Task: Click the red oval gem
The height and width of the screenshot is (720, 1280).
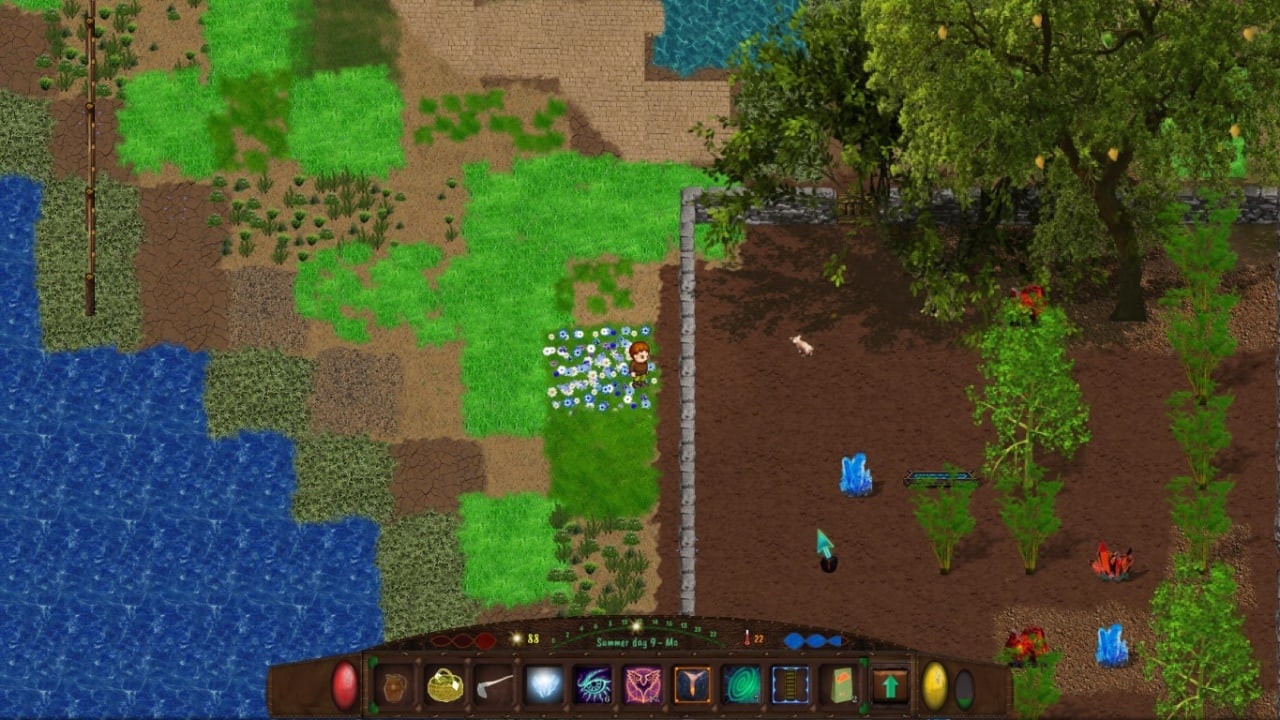Action: 344,686
